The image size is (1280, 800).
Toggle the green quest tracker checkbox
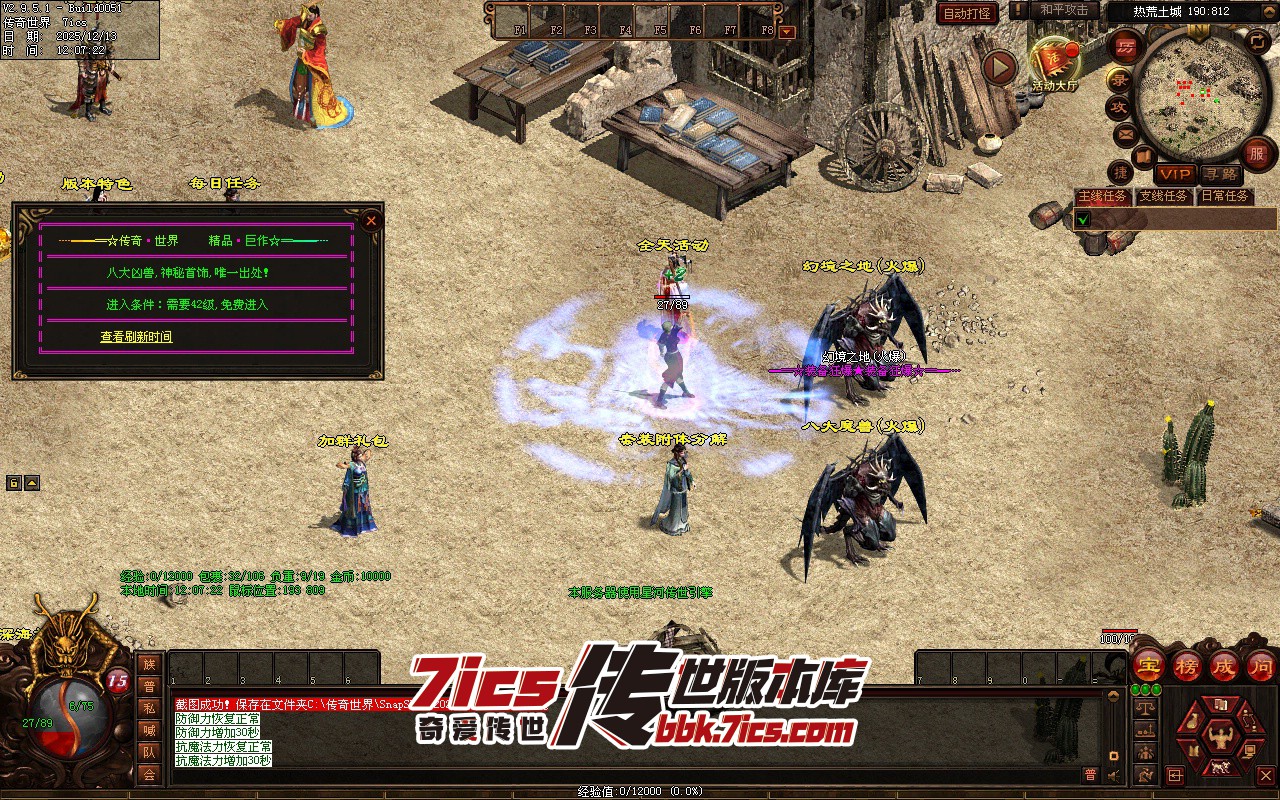click(x=1082, y=219)
